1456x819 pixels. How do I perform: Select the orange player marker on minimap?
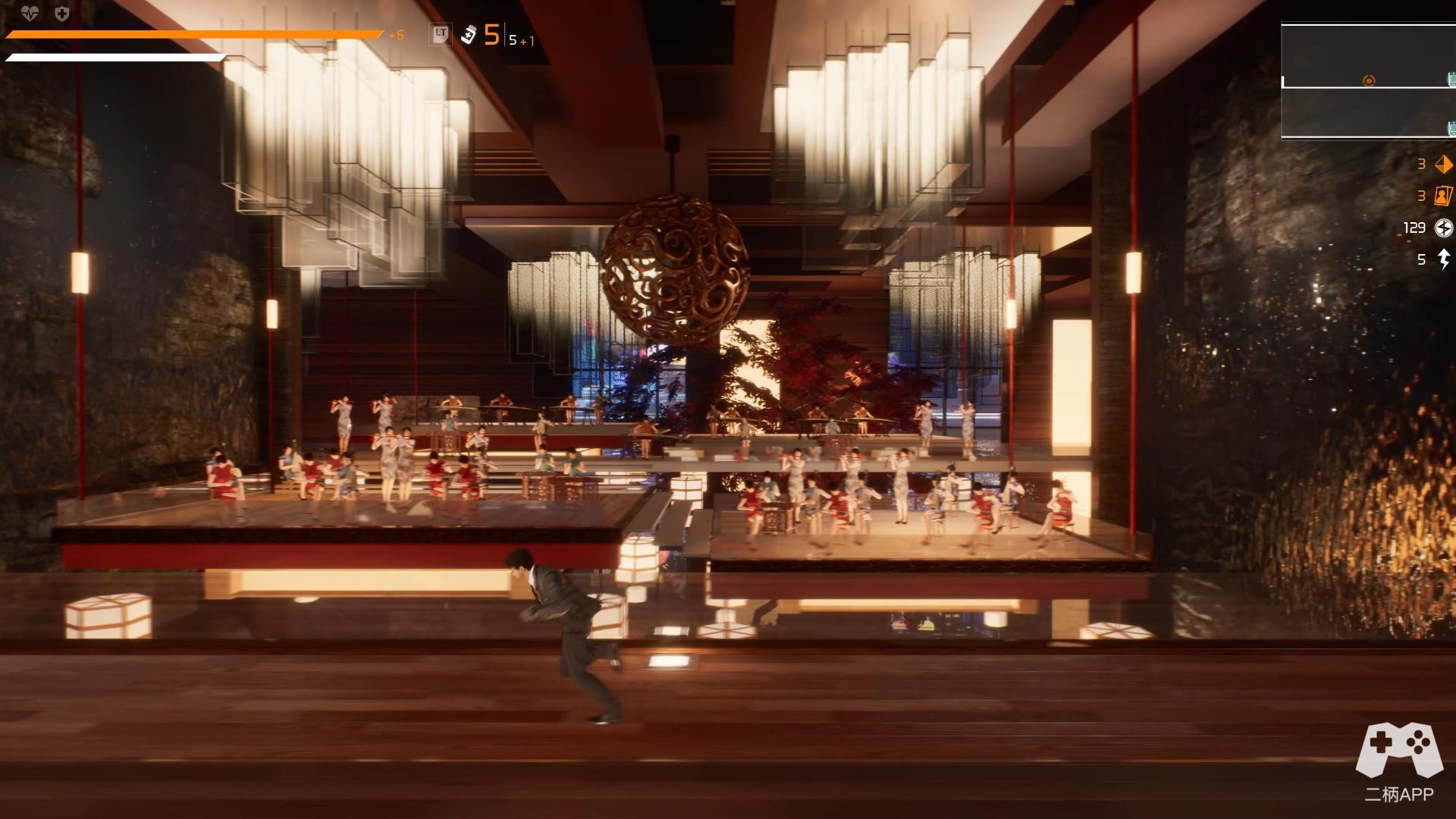point(1369,80)
